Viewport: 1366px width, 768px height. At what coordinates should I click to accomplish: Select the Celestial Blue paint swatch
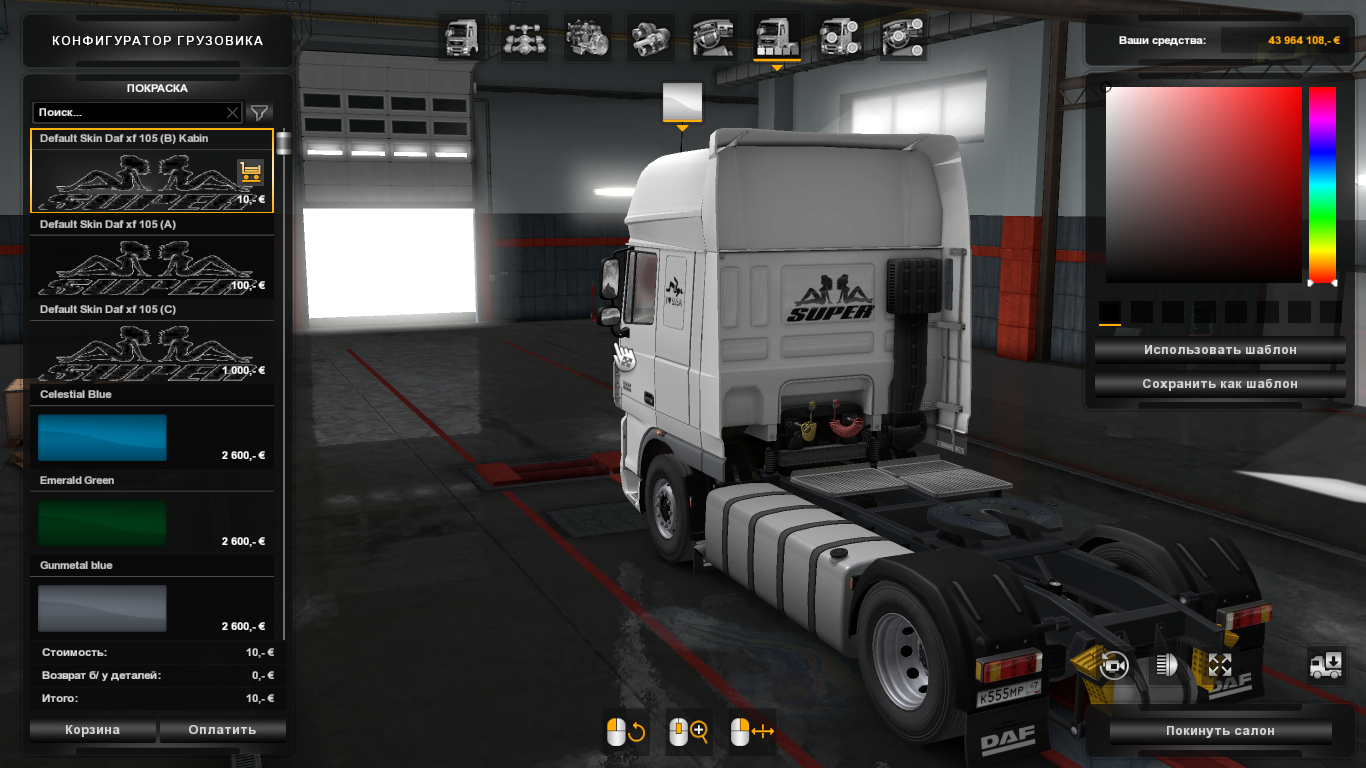(x=101, y=437)
